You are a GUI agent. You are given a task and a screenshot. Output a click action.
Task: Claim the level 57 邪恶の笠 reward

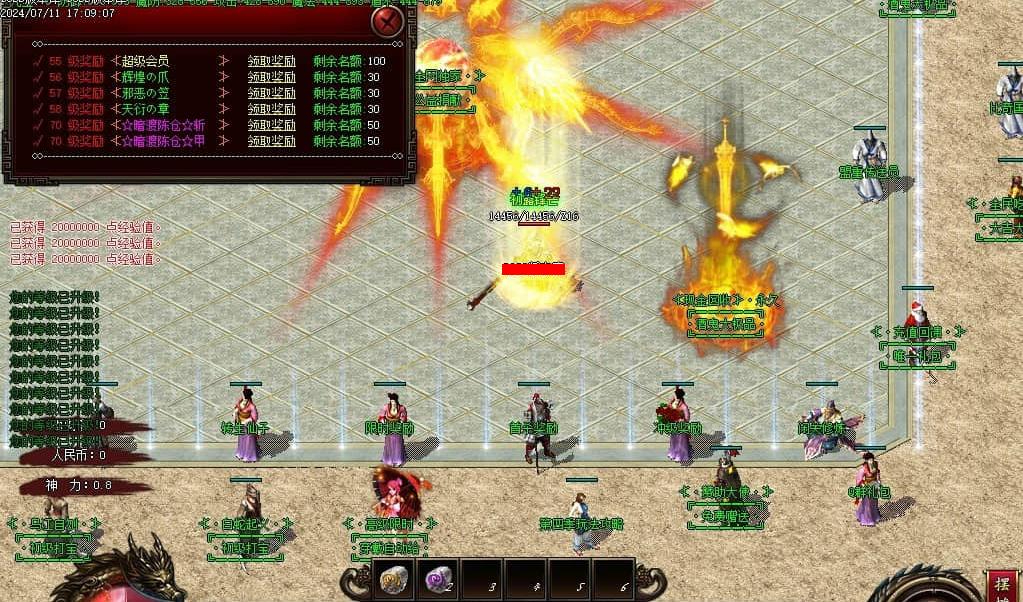coord(271,93)
